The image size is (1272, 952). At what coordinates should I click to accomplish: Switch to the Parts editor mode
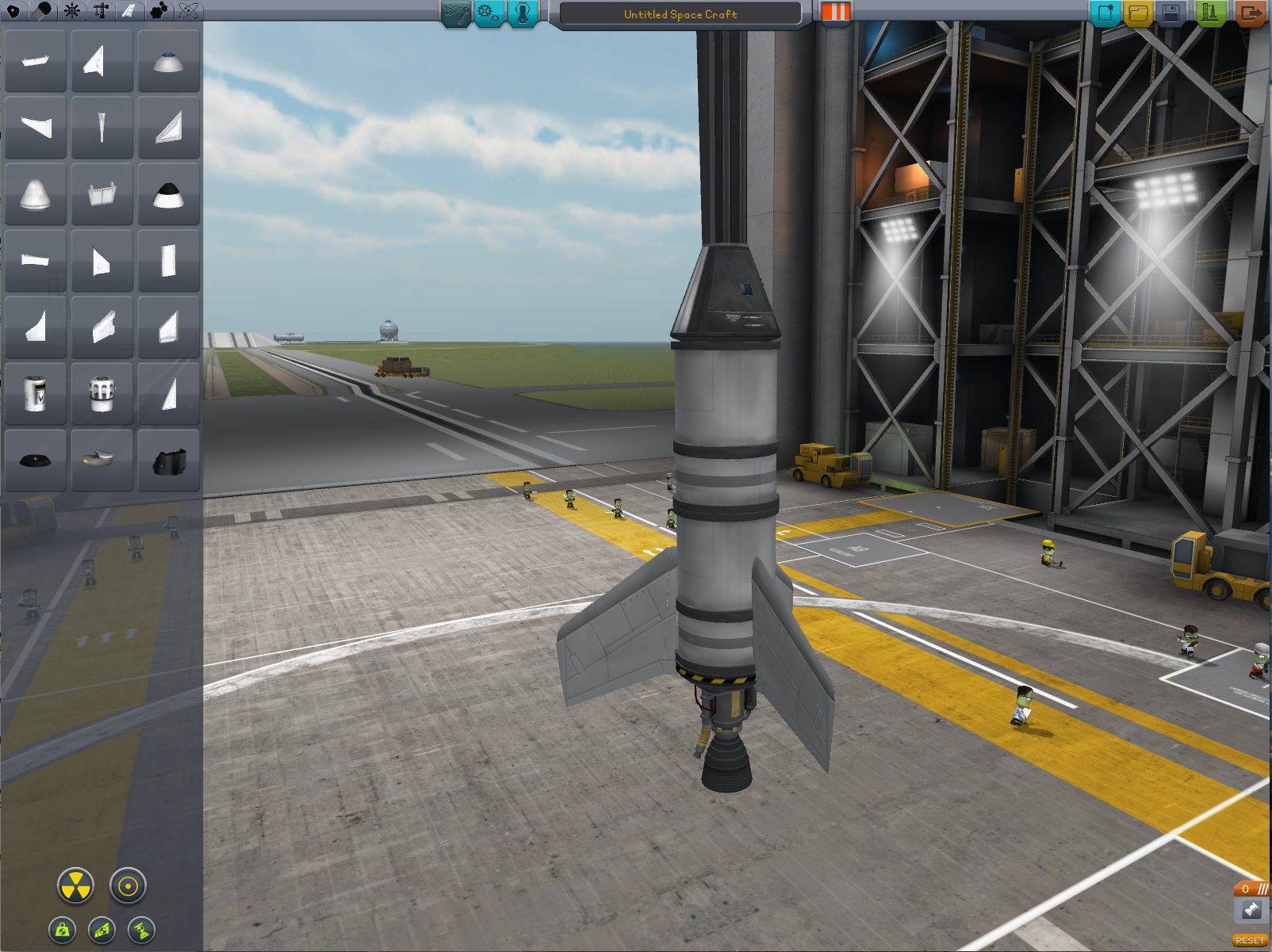click(456, 13)
